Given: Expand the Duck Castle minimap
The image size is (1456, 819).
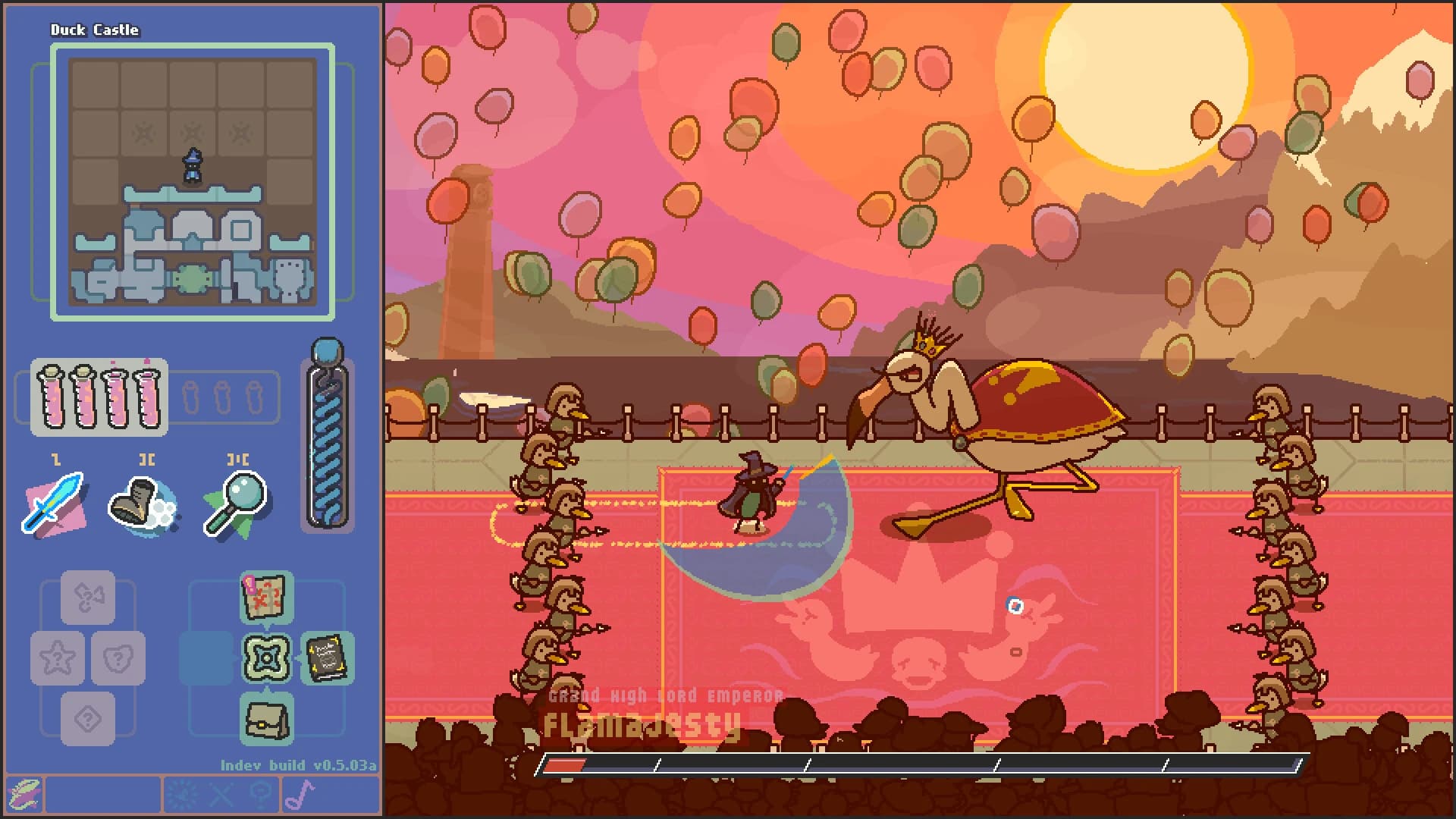Looking at the screenshot, I should pyautogui.click(x=192, y=182).
